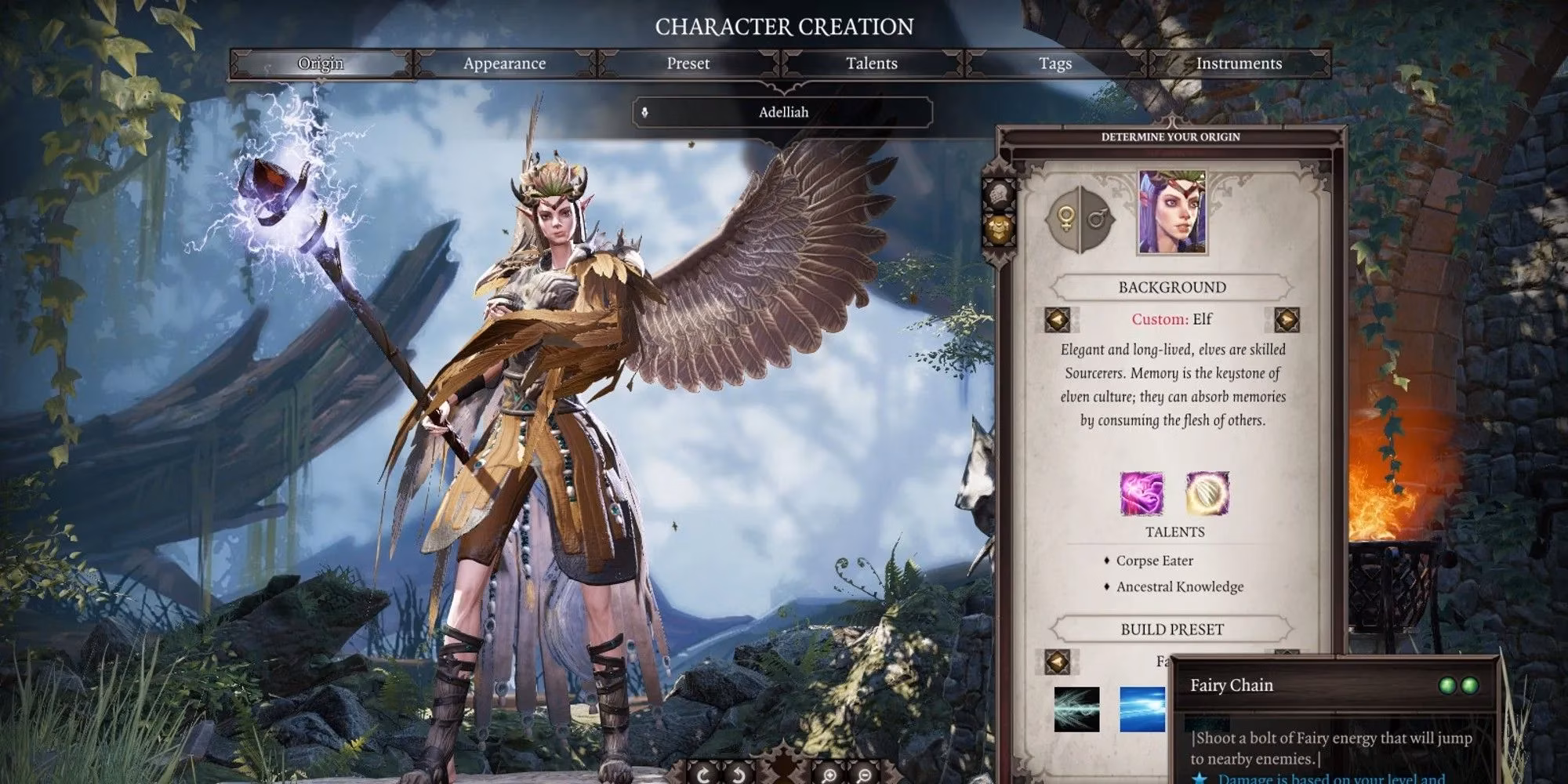
Task: Select the rotate character clockwise icon
Action: point(702,775)
